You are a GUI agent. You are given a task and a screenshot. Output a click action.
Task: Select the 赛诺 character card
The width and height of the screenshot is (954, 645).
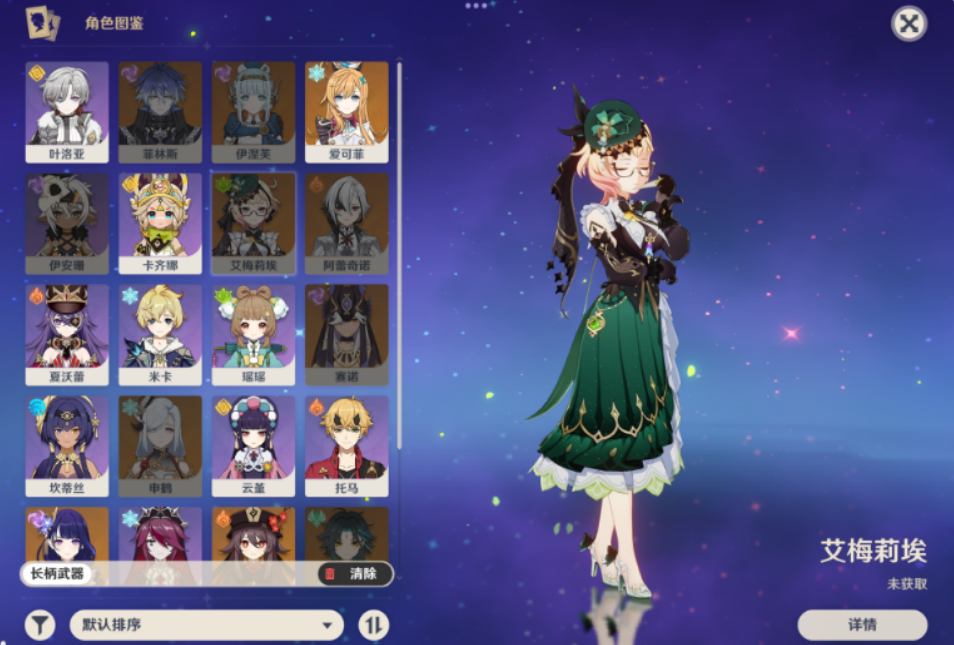pos(346,335)
